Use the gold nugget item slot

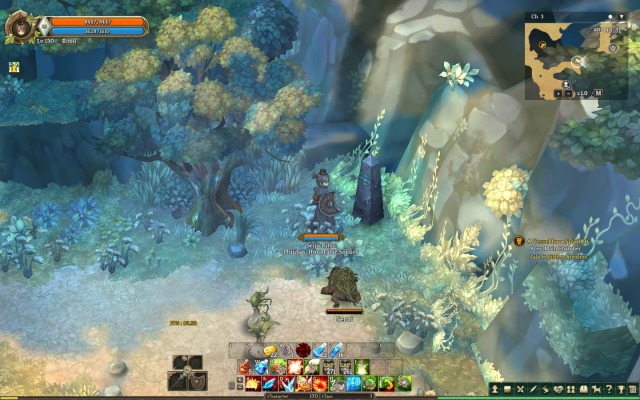[268, 350]
